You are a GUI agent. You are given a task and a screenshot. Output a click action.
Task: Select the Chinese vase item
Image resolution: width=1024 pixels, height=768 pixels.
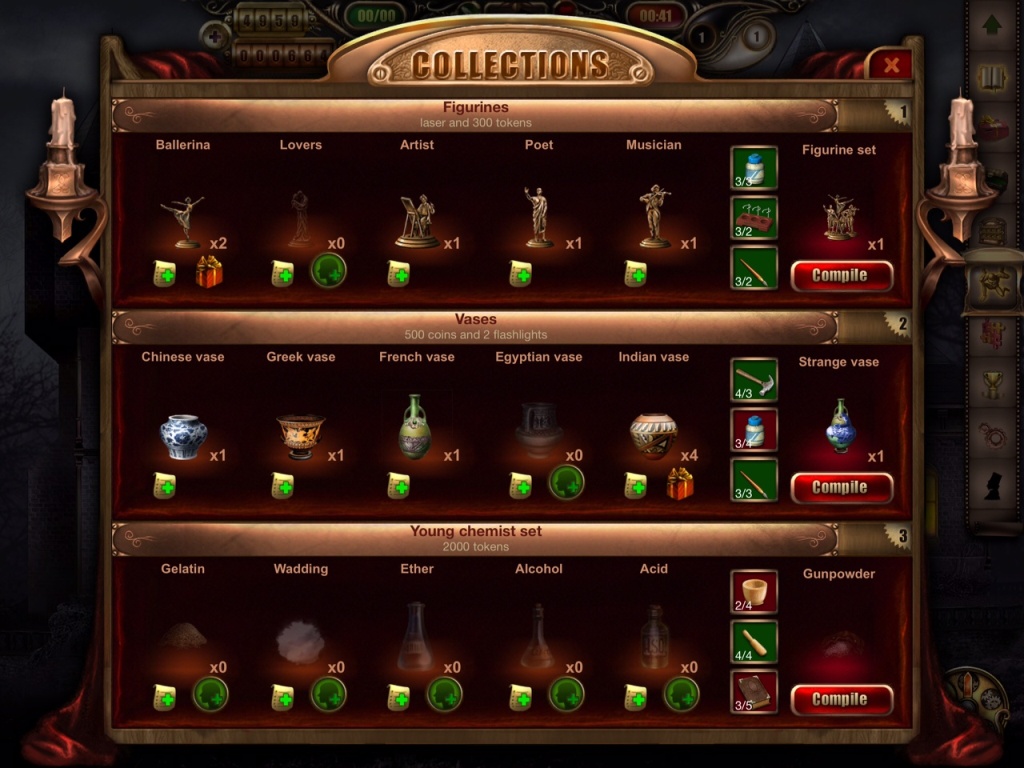click(184, 436)
